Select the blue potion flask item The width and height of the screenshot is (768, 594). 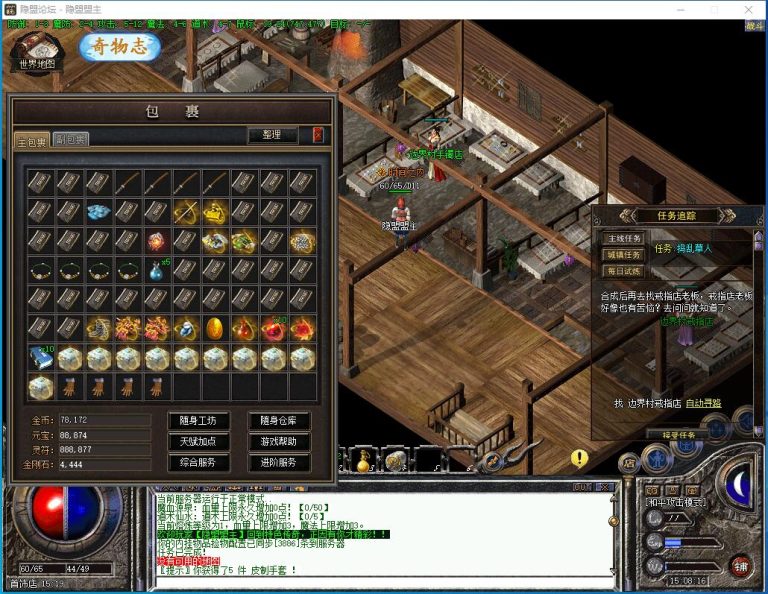point(156,270)
